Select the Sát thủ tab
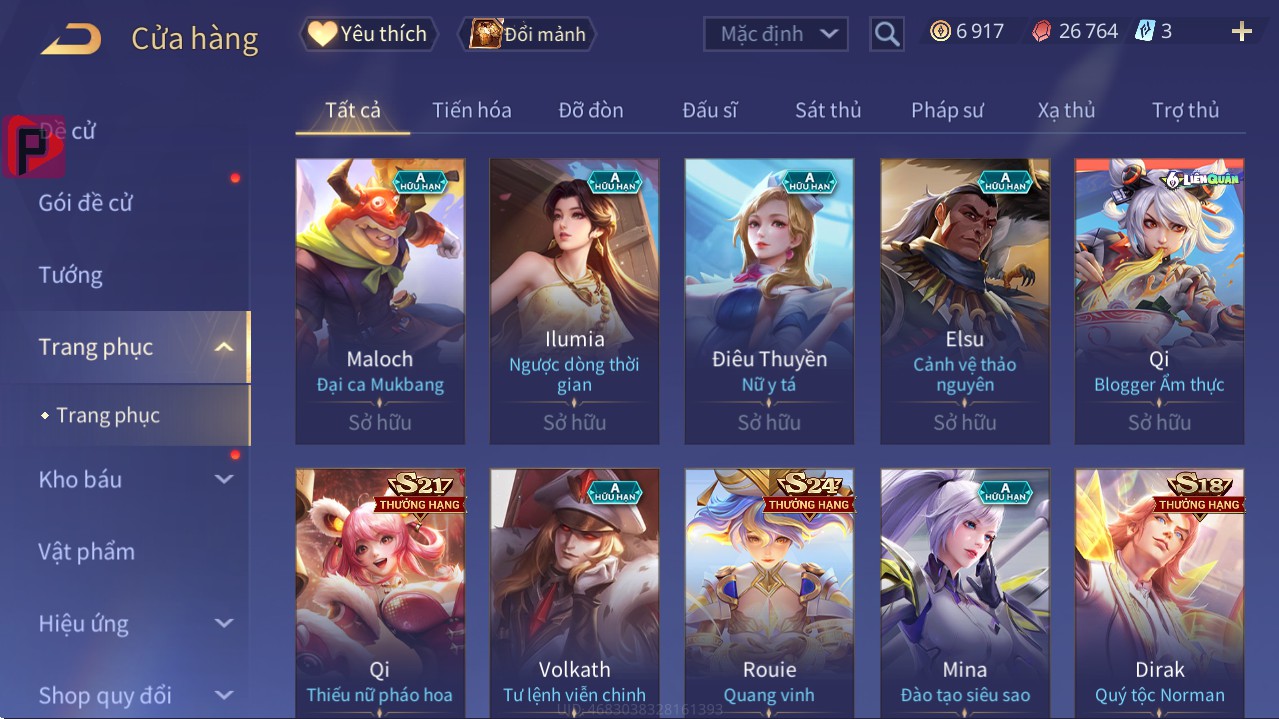The height and width of the screenshot is (719, 1279). click(828, 110)
